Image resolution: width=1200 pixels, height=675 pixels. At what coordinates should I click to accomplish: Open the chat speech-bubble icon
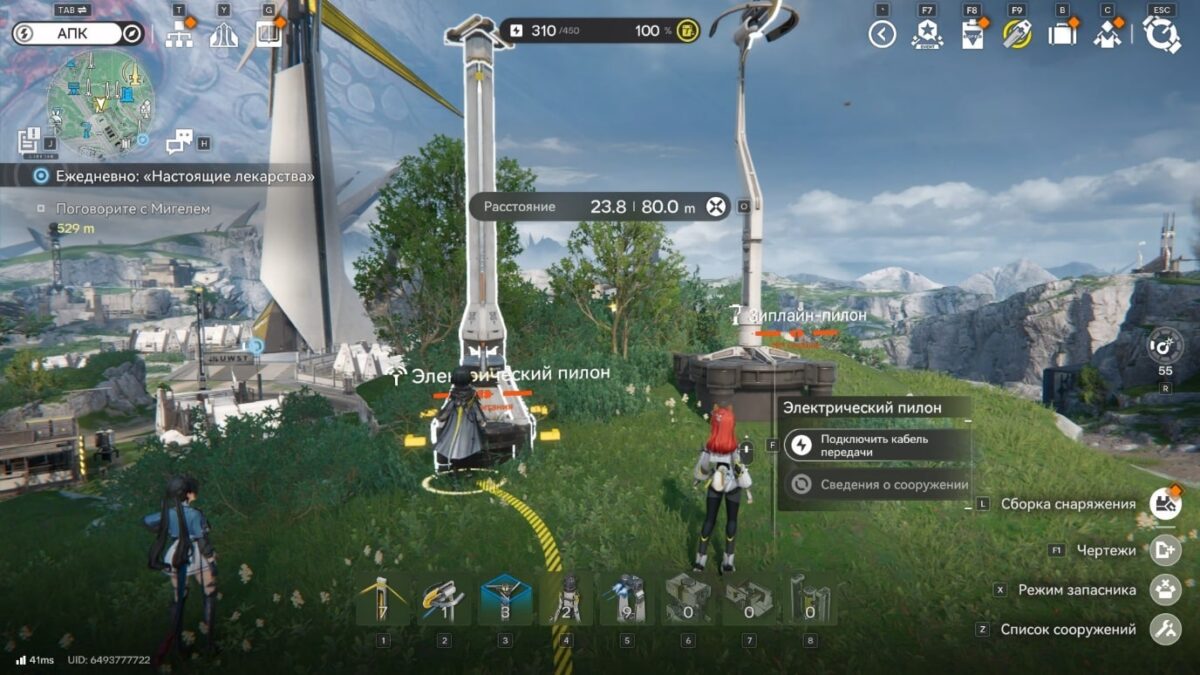179,142
